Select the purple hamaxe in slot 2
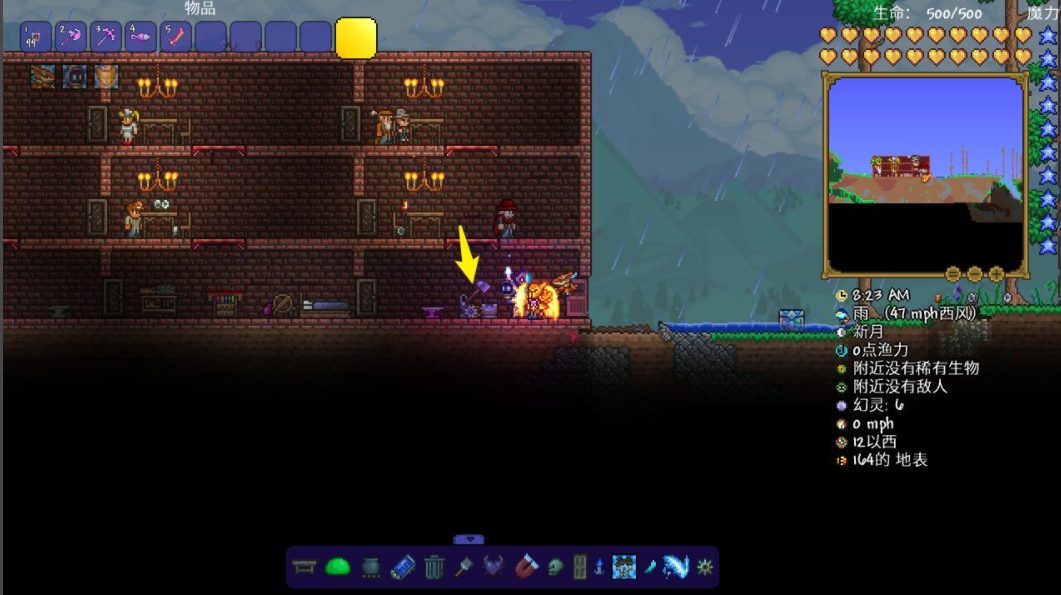The width and height of the screenshot is (1061, 595). [x=71, y=38]
